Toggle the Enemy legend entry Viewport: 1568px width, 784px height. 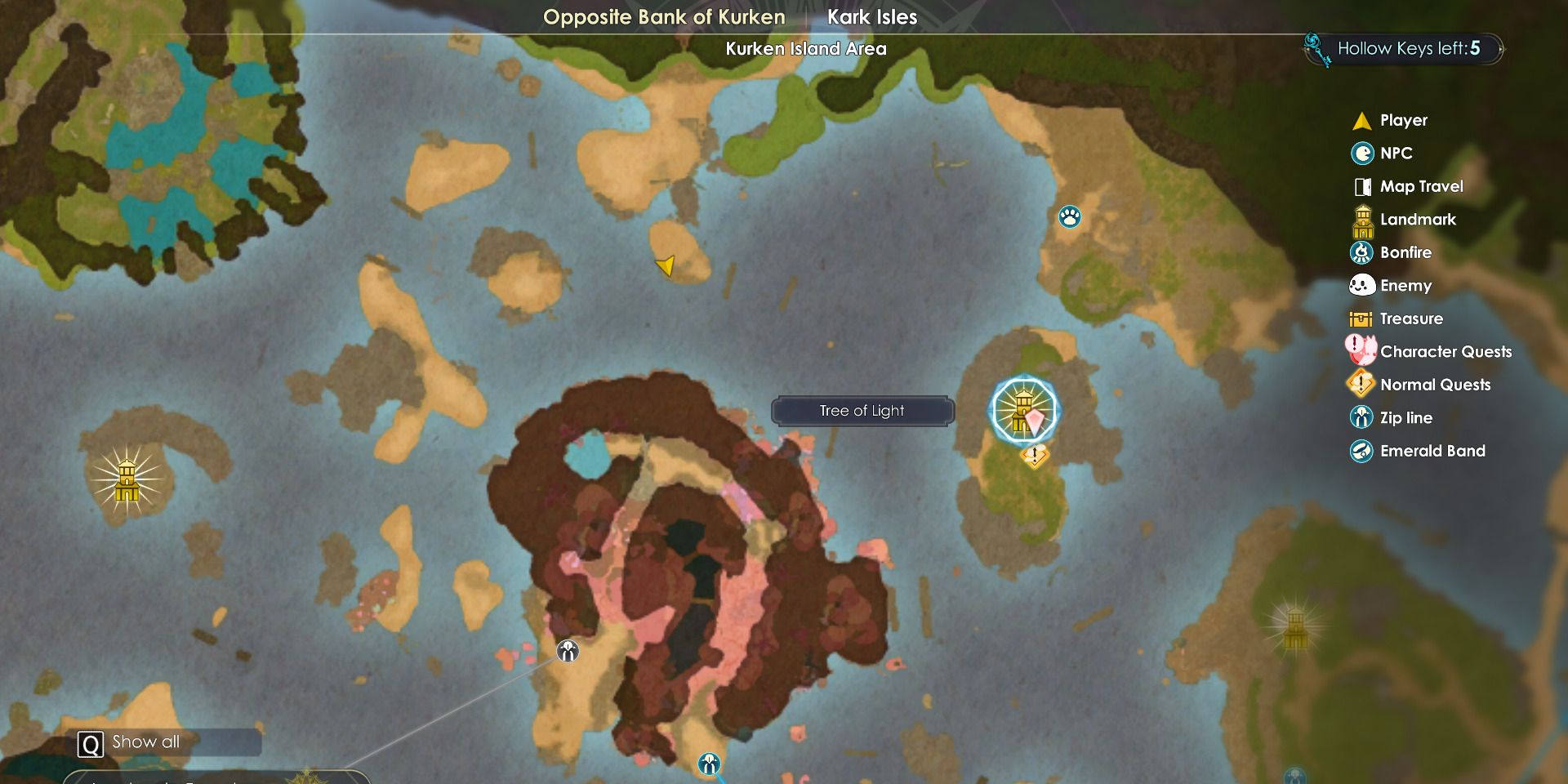tap(1405, 286)
